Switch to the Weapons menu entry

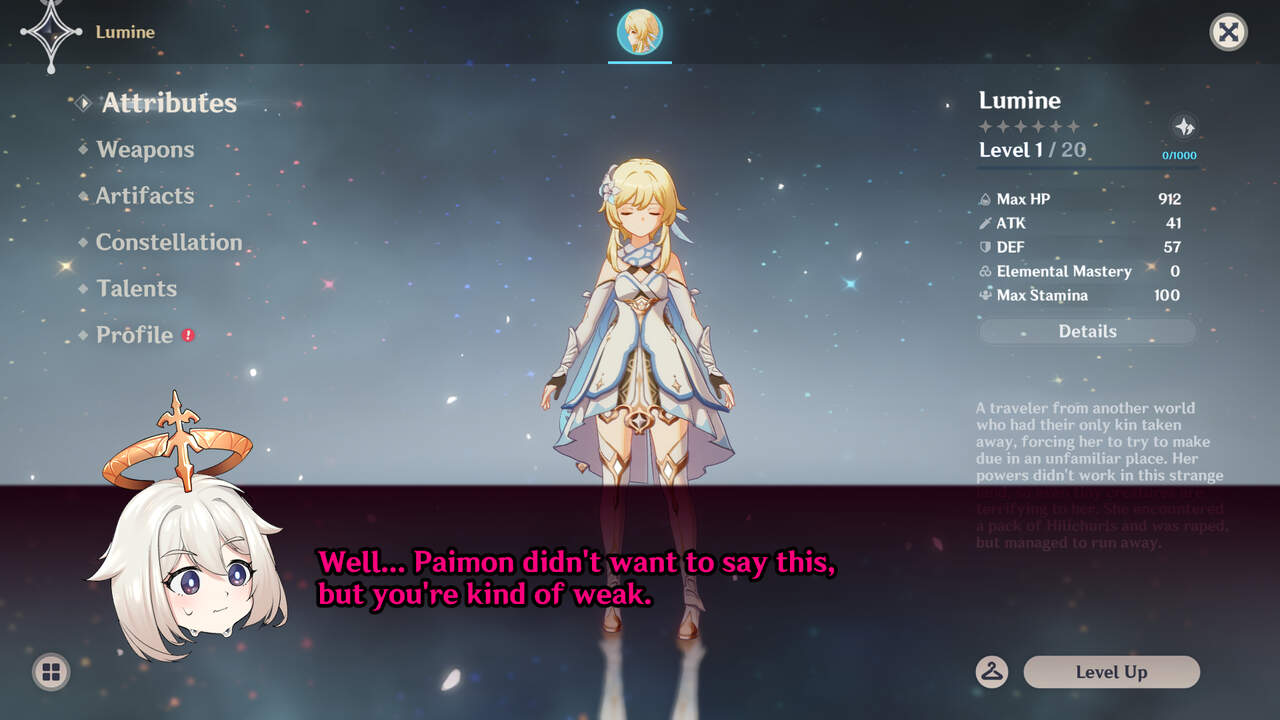145,150
